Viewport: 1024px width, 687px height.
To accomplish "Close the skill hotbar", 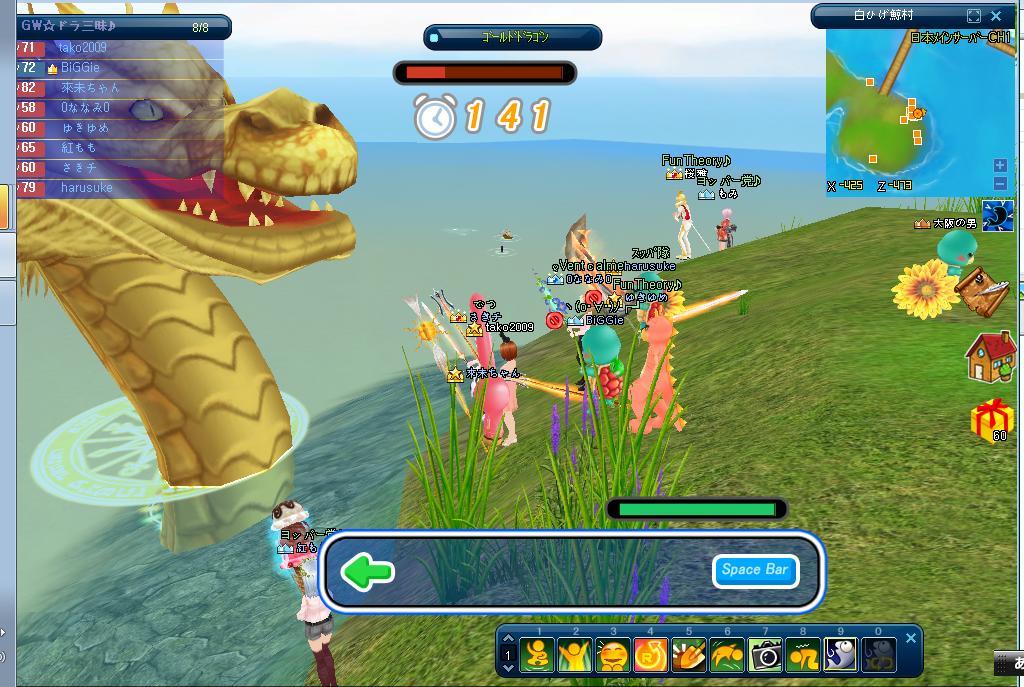I will 911,638.
